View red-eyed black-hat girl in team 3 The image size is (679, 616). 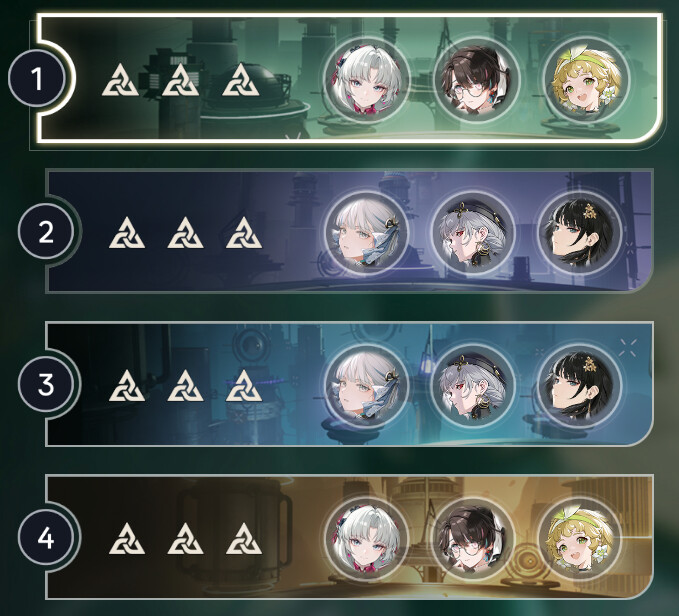tap(470, 384)
